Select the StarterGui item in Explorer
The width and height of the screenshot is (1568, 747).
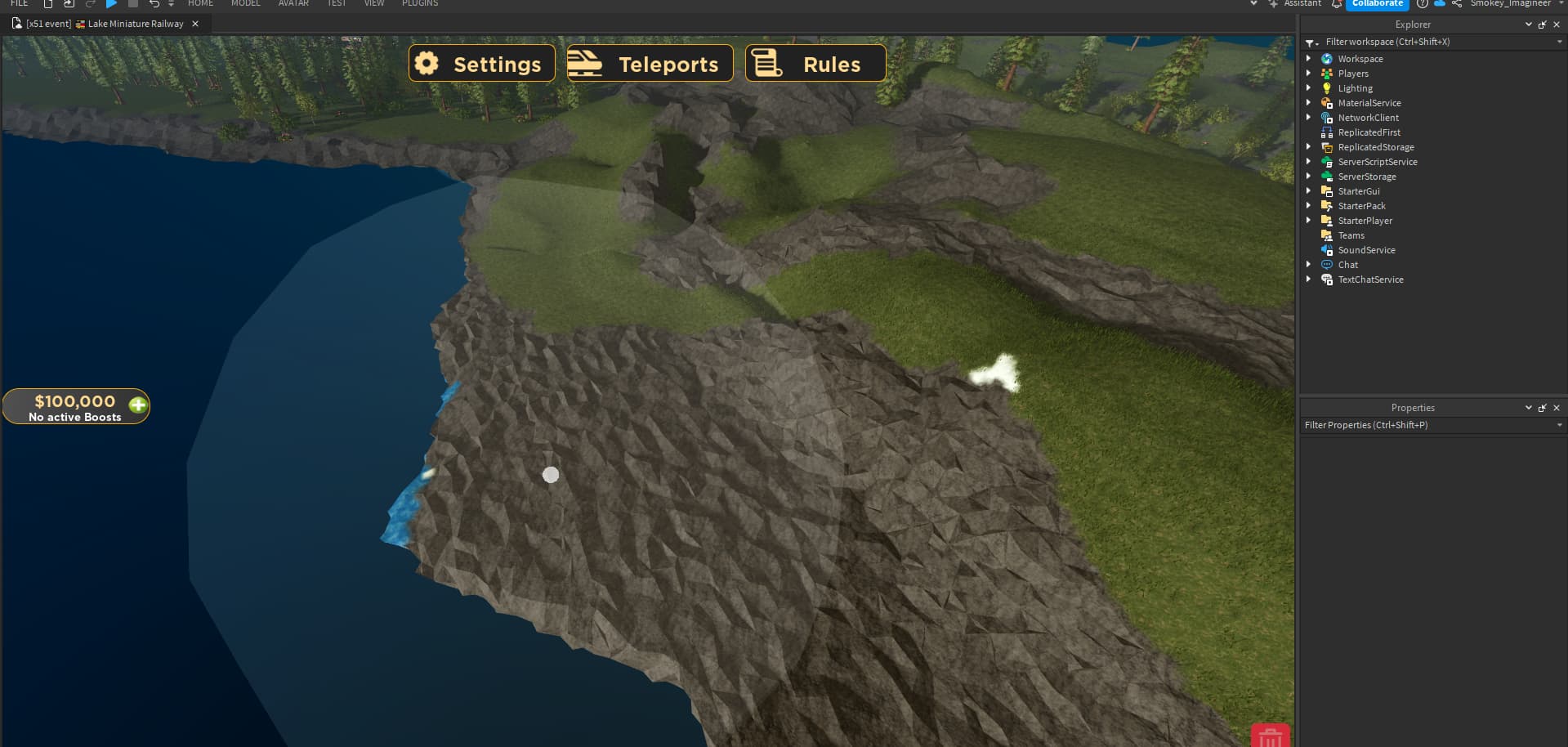point(1359,190)
